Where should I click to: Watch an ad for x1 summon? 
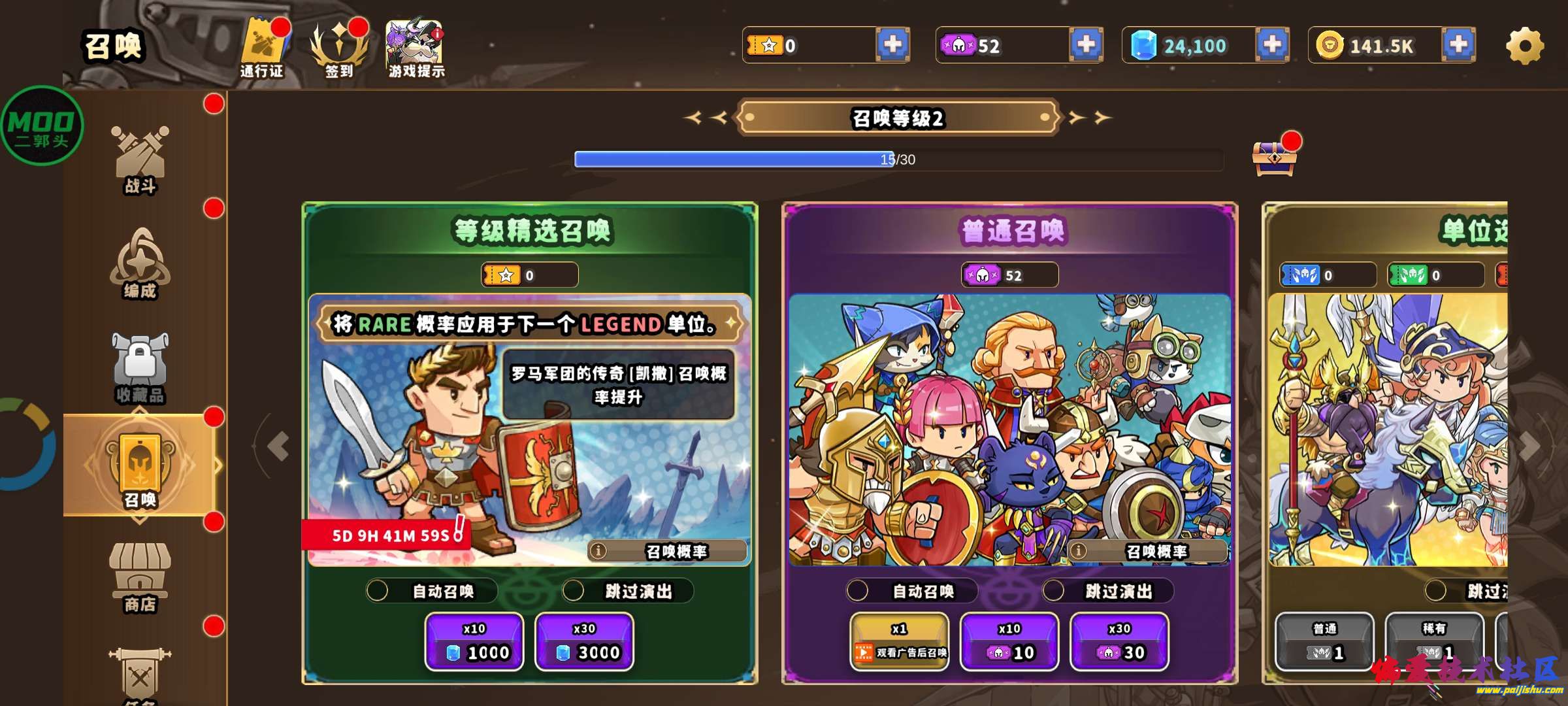click(899, 641)
